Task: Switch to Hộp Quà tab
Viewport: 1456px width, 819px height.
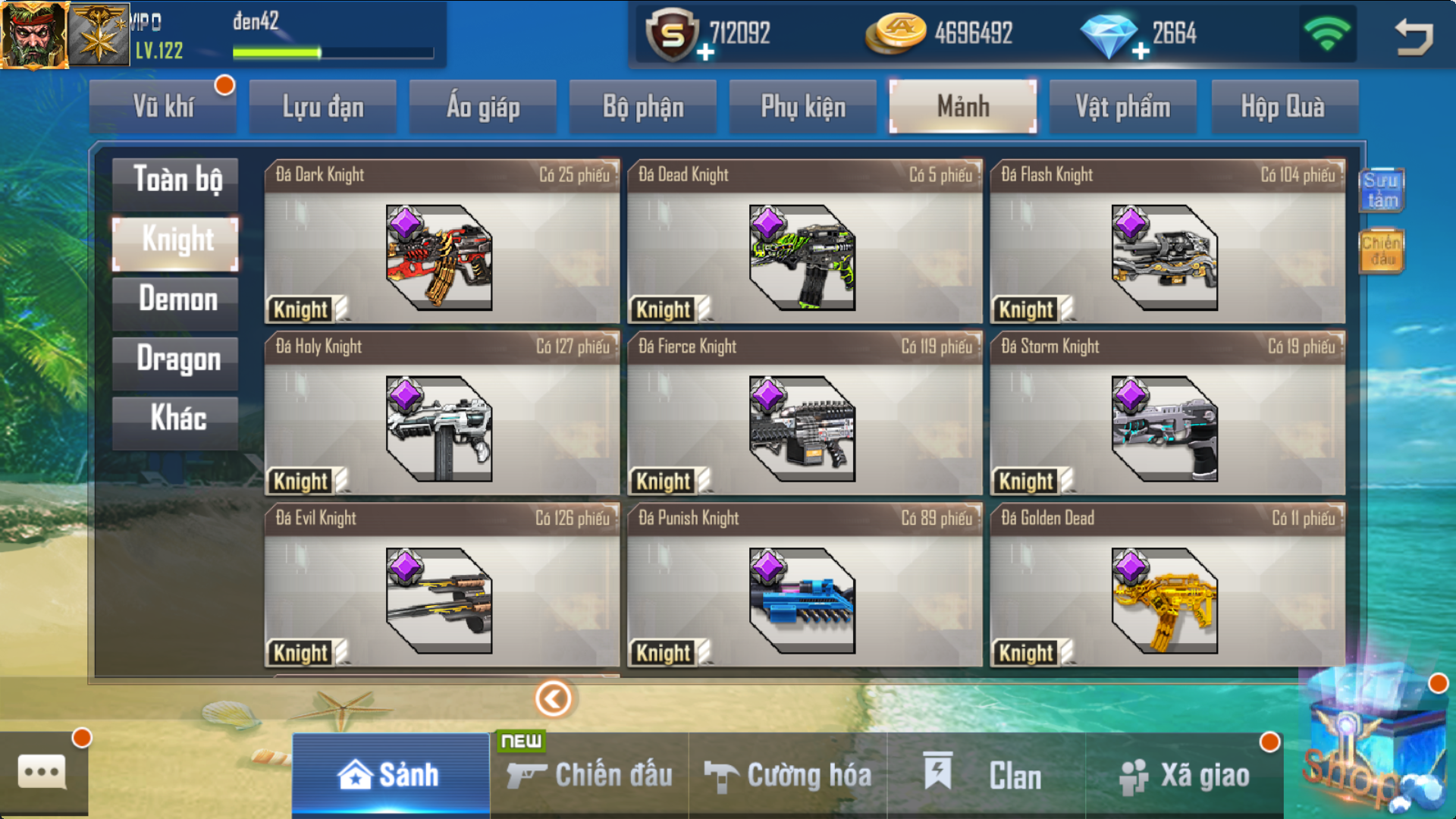Action: click(1283, 107)
